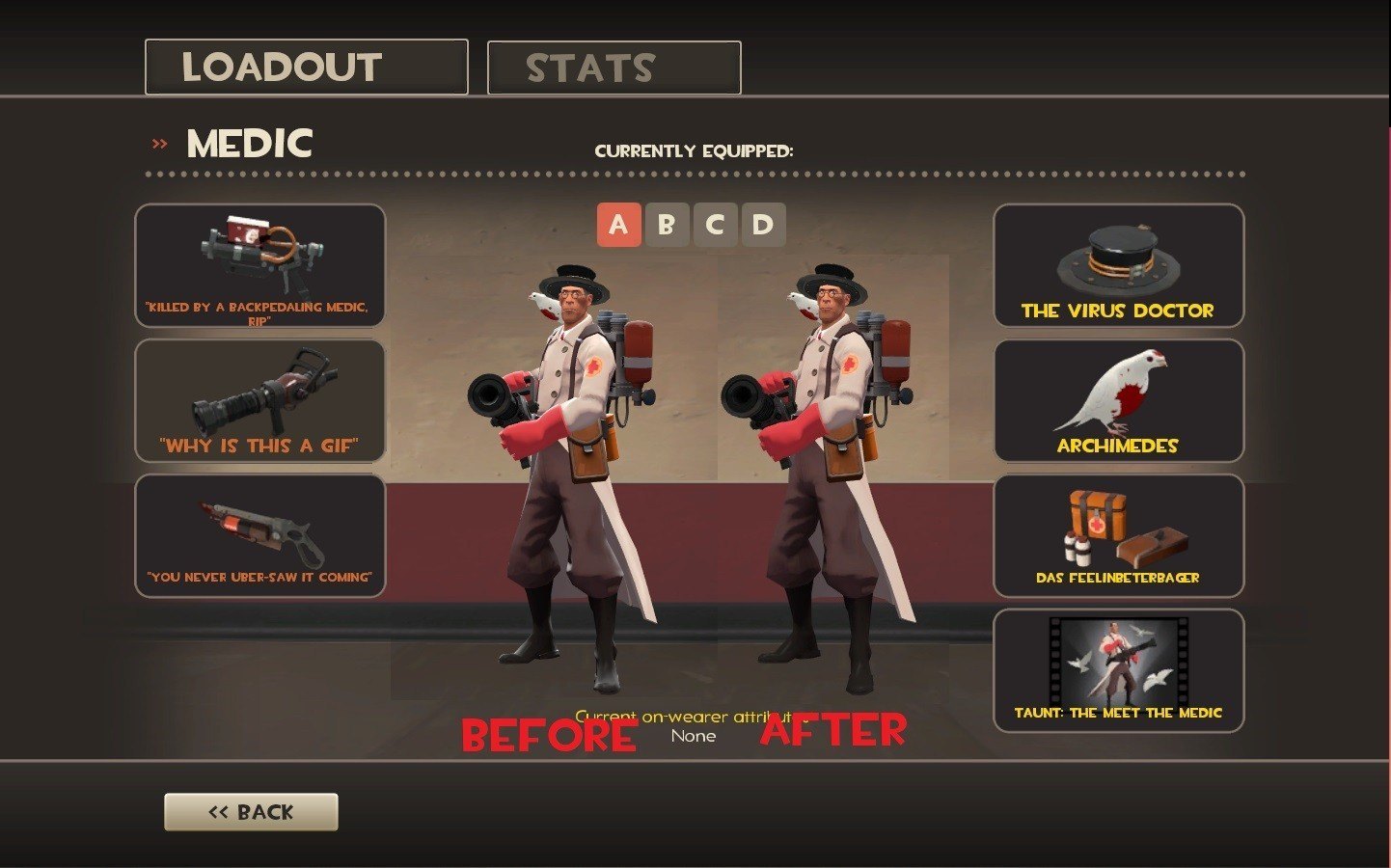Click the "You Never Uber-Saw It Coming" slot
Image resolution: width=1391 pixels, height=868 pixels.
click(259, 536)
